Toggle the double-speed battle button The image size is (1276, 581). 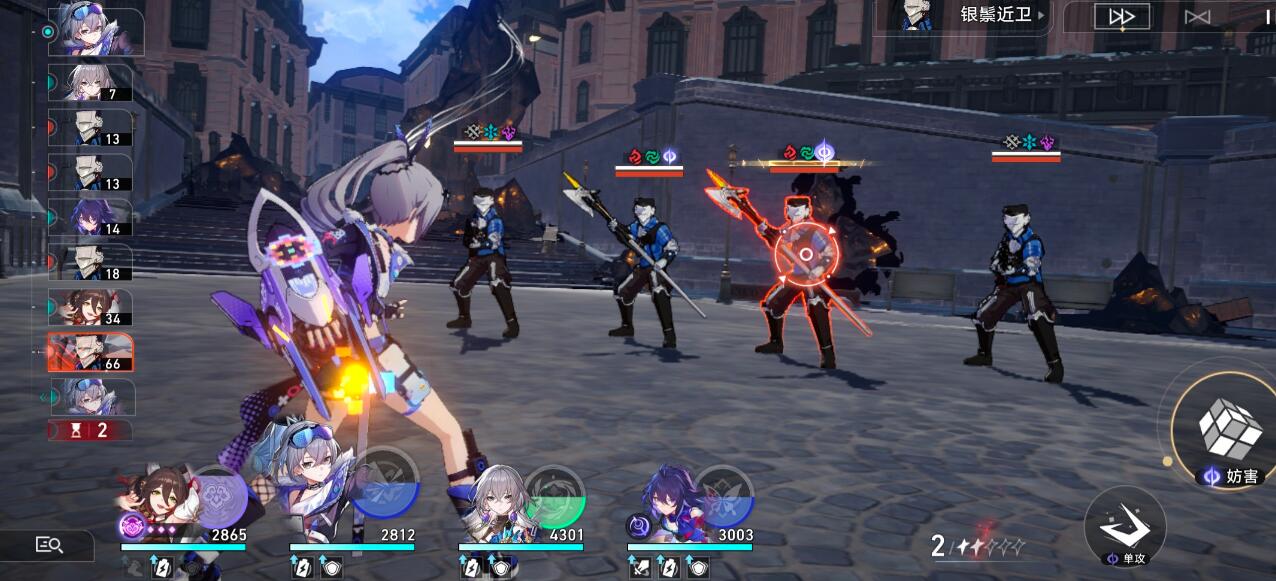1121,16
